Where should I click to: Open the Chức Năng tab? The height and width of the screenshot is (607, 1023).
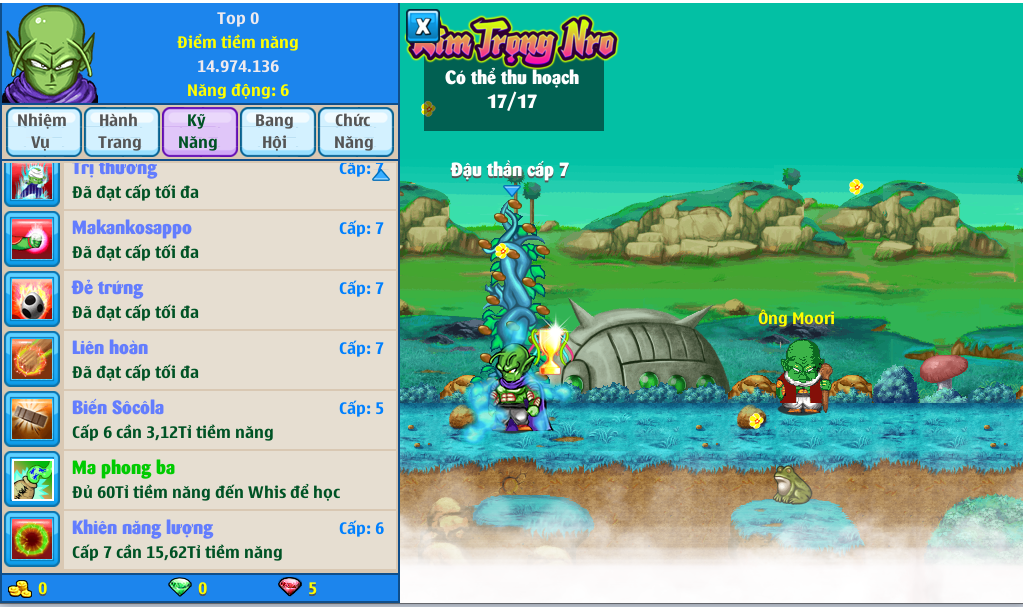pos(355,131)
